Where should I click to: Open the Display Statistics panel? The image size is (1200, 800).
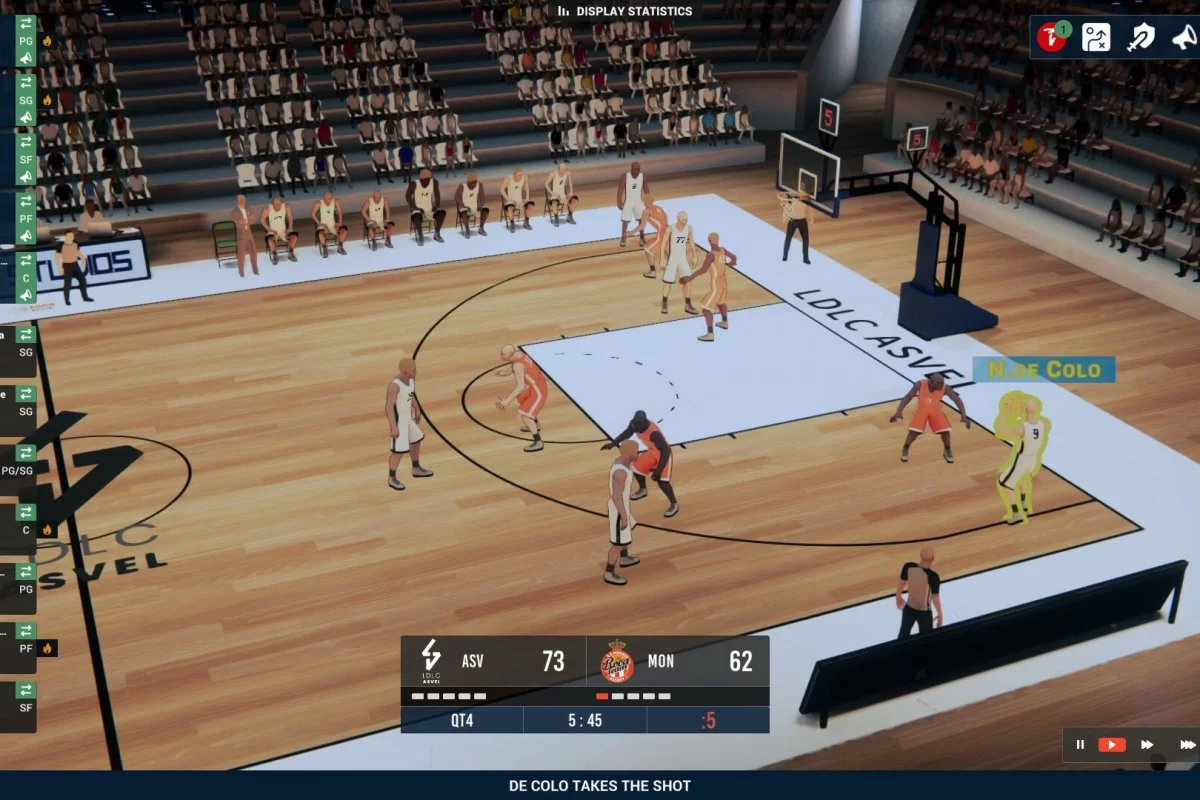(x=625, y=11)
